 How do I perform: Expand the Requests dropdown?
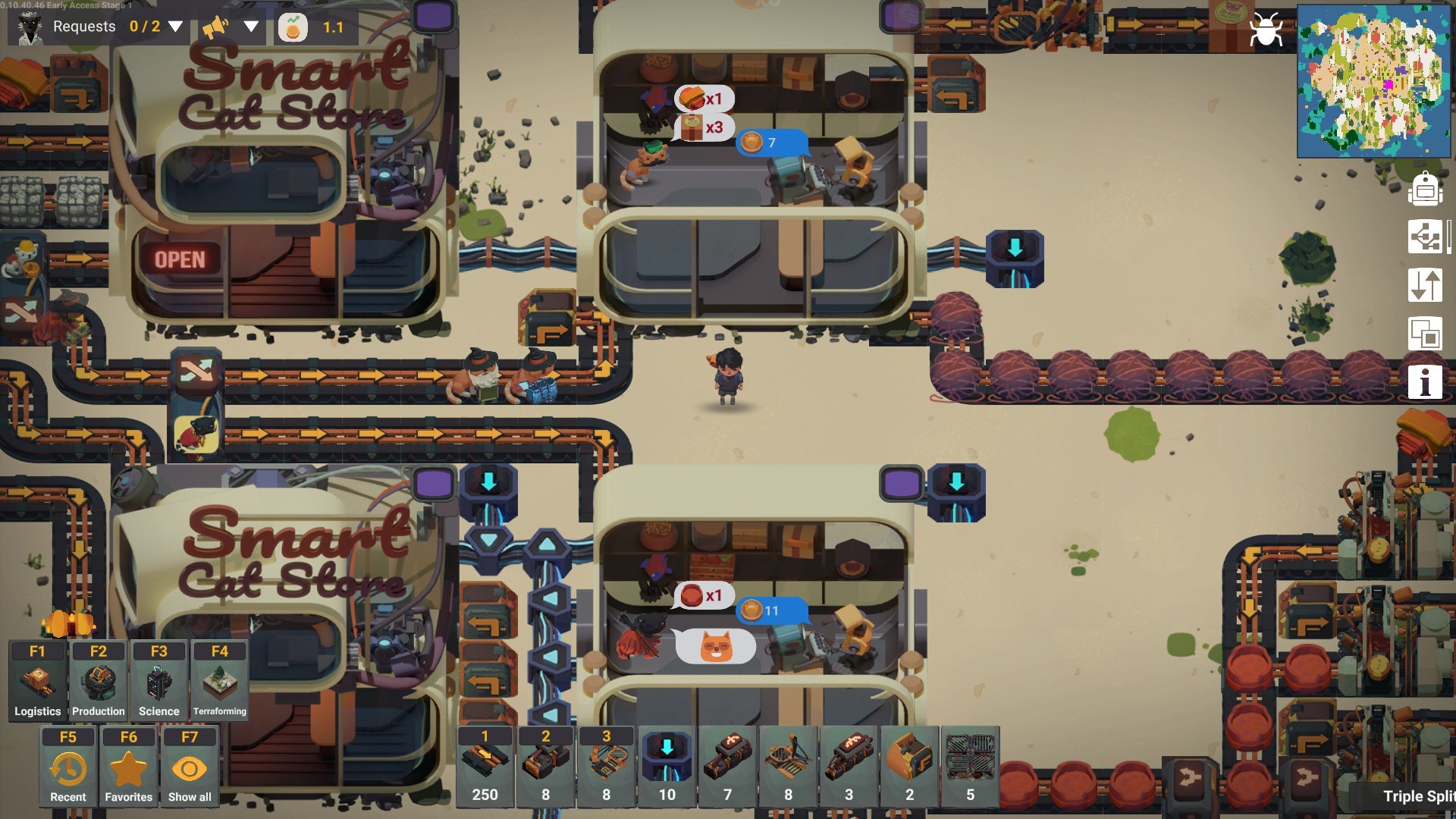[175, 27]
